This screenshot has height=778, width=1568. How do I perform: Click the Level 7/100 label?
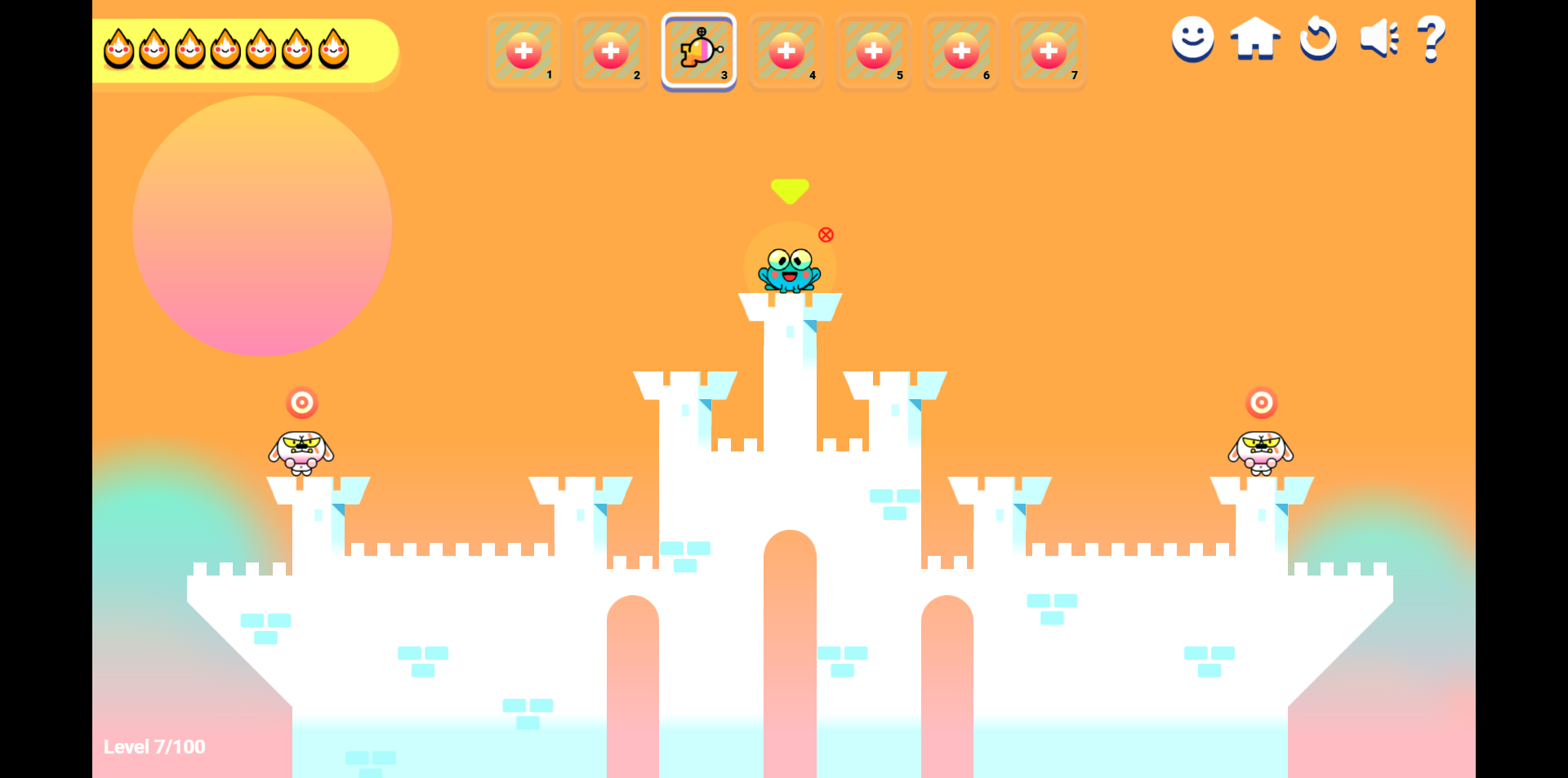click(x=154, y=746)
